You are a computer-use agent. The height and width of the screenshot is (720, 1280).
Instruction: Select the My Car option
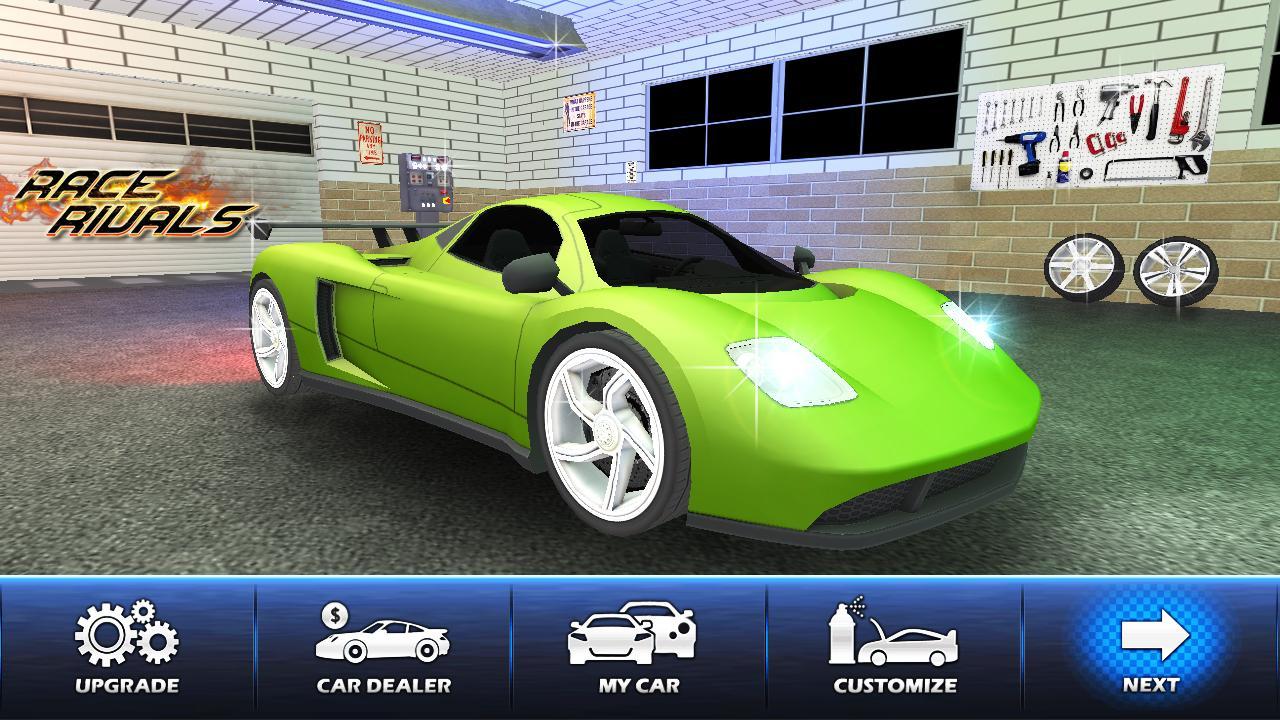click(638, 648)
